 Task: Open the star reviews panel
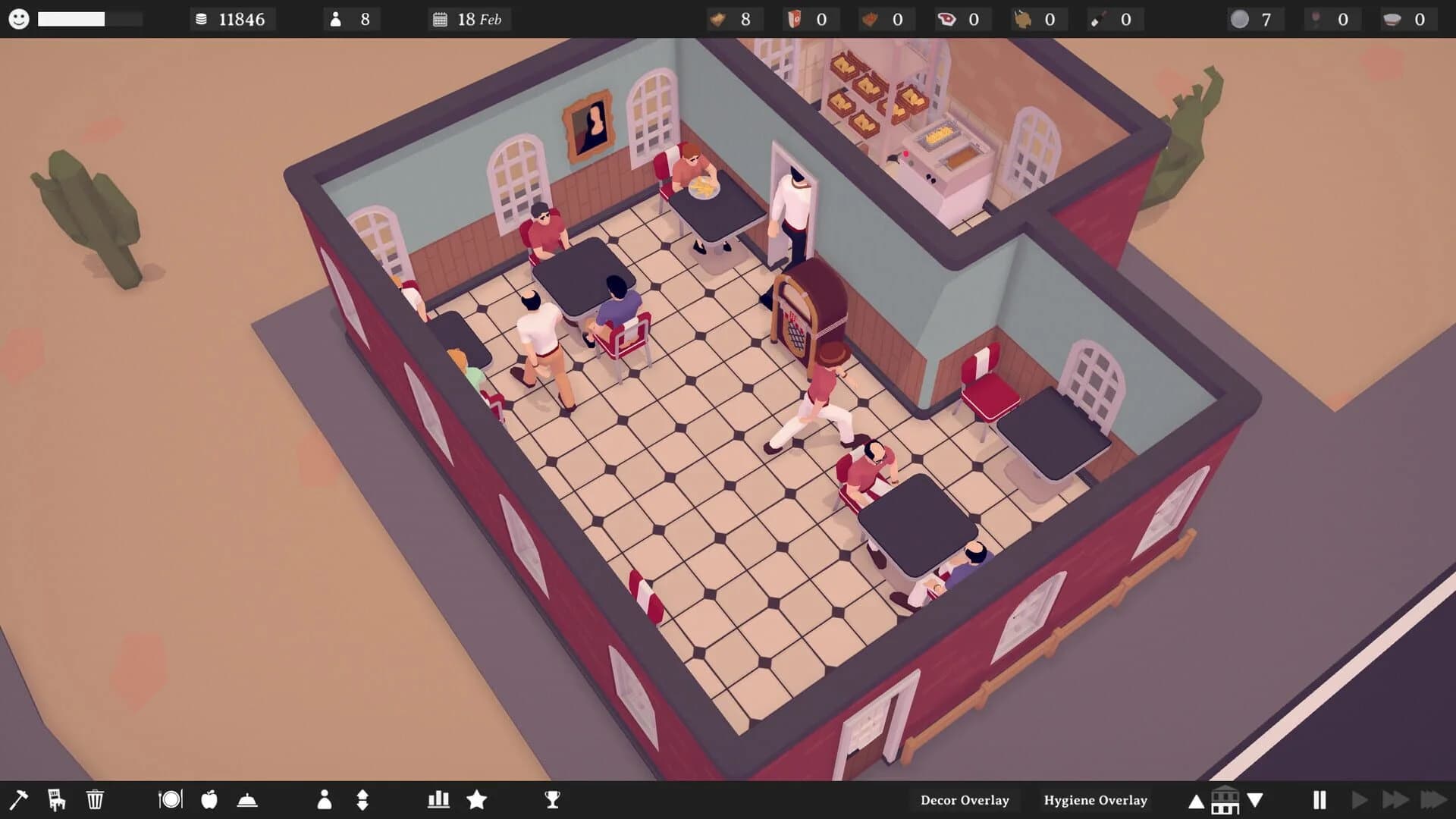pos(477,799)
